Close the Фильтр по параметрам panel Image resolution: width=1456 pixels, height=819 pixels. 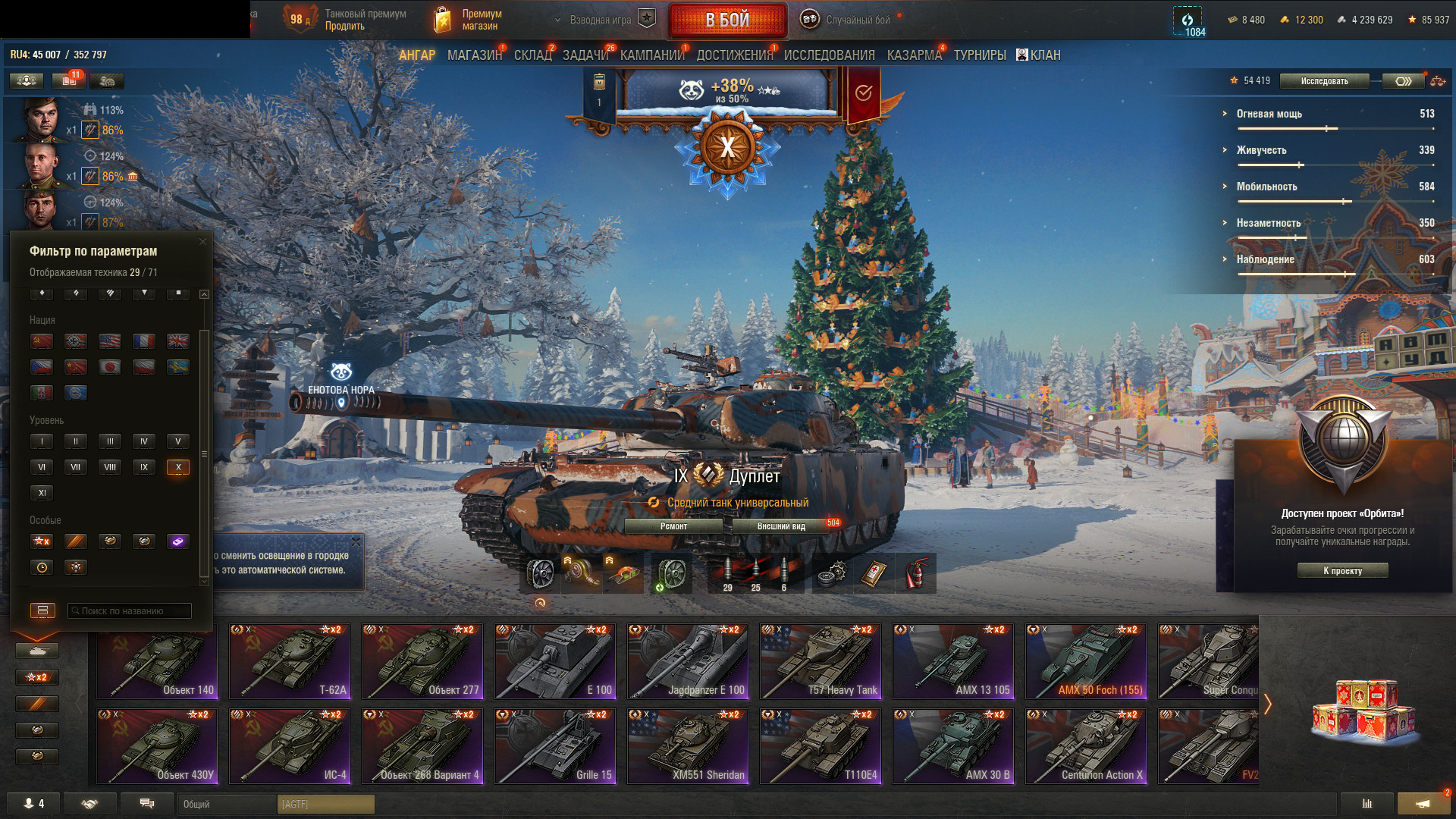(x=202, y=242)
